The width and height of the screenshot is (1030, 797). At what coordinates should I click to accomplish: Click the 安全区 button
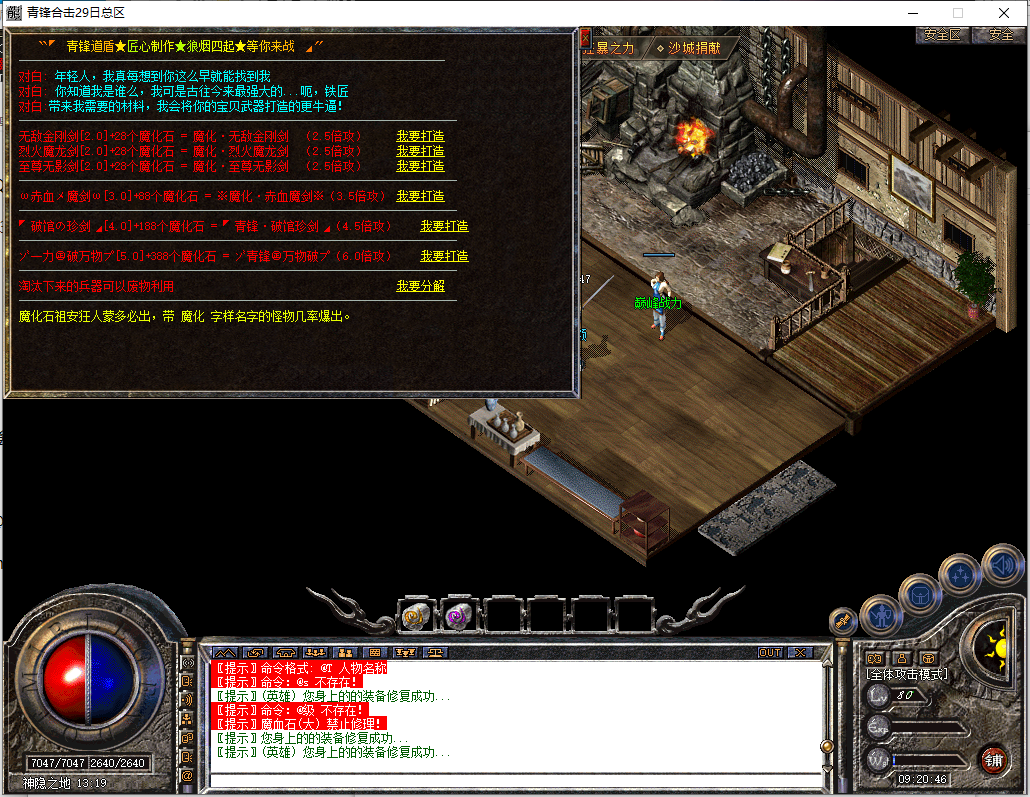942,34
